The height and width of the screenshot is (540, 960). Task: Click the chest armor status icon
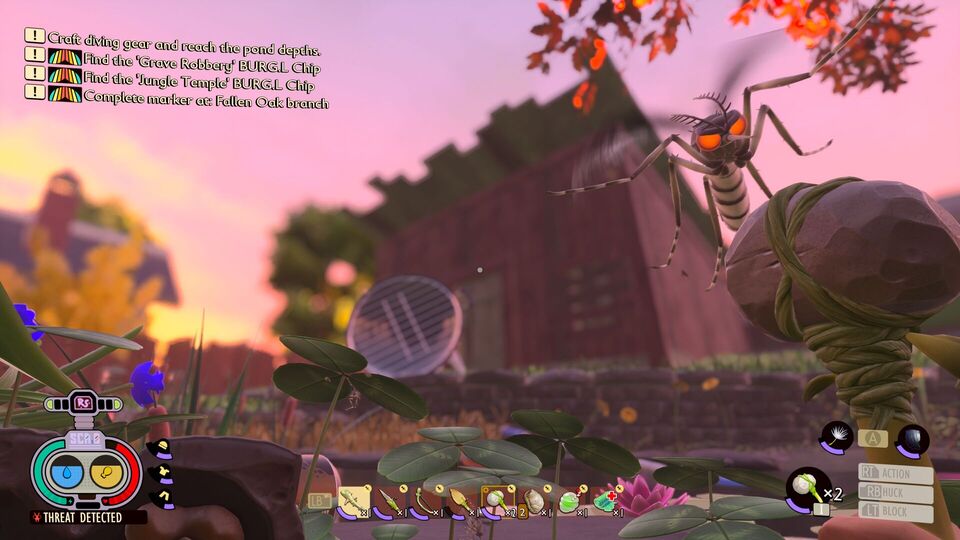click(159, 471)
